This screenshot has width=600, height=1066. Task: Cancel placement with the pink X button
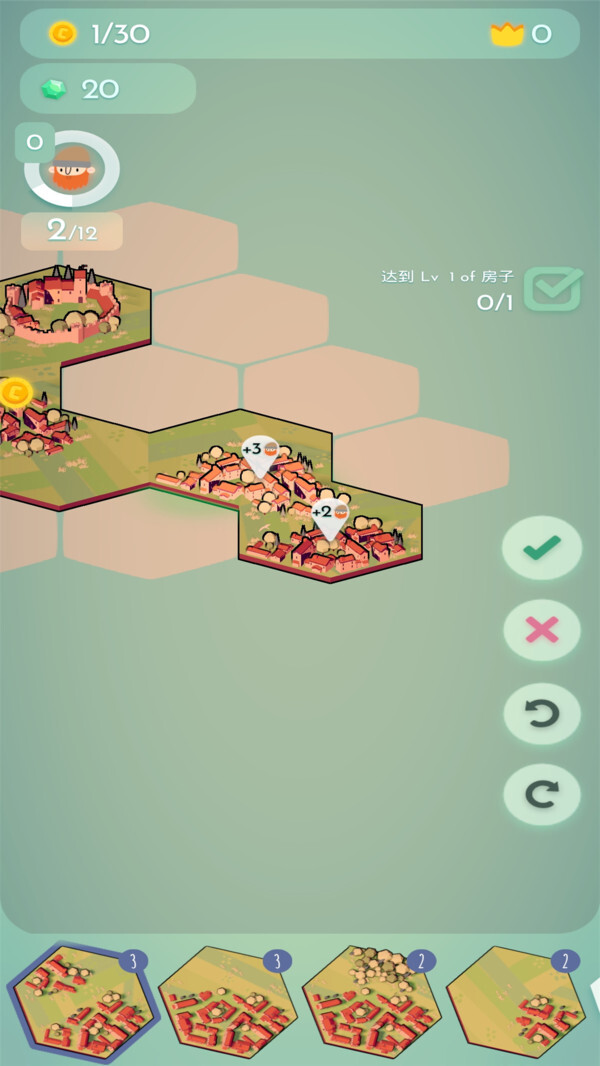[541, 630]
